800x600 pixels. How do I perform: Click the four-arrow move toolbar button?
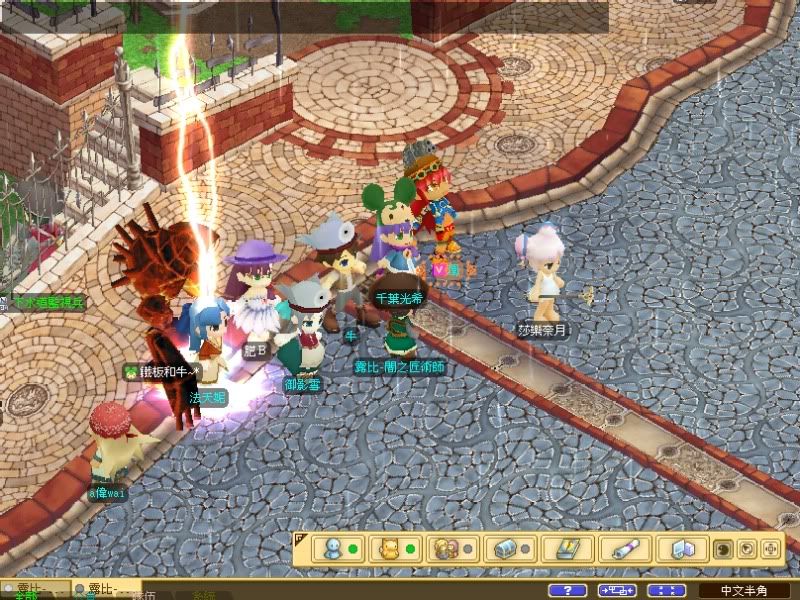(x=771, y=549)
